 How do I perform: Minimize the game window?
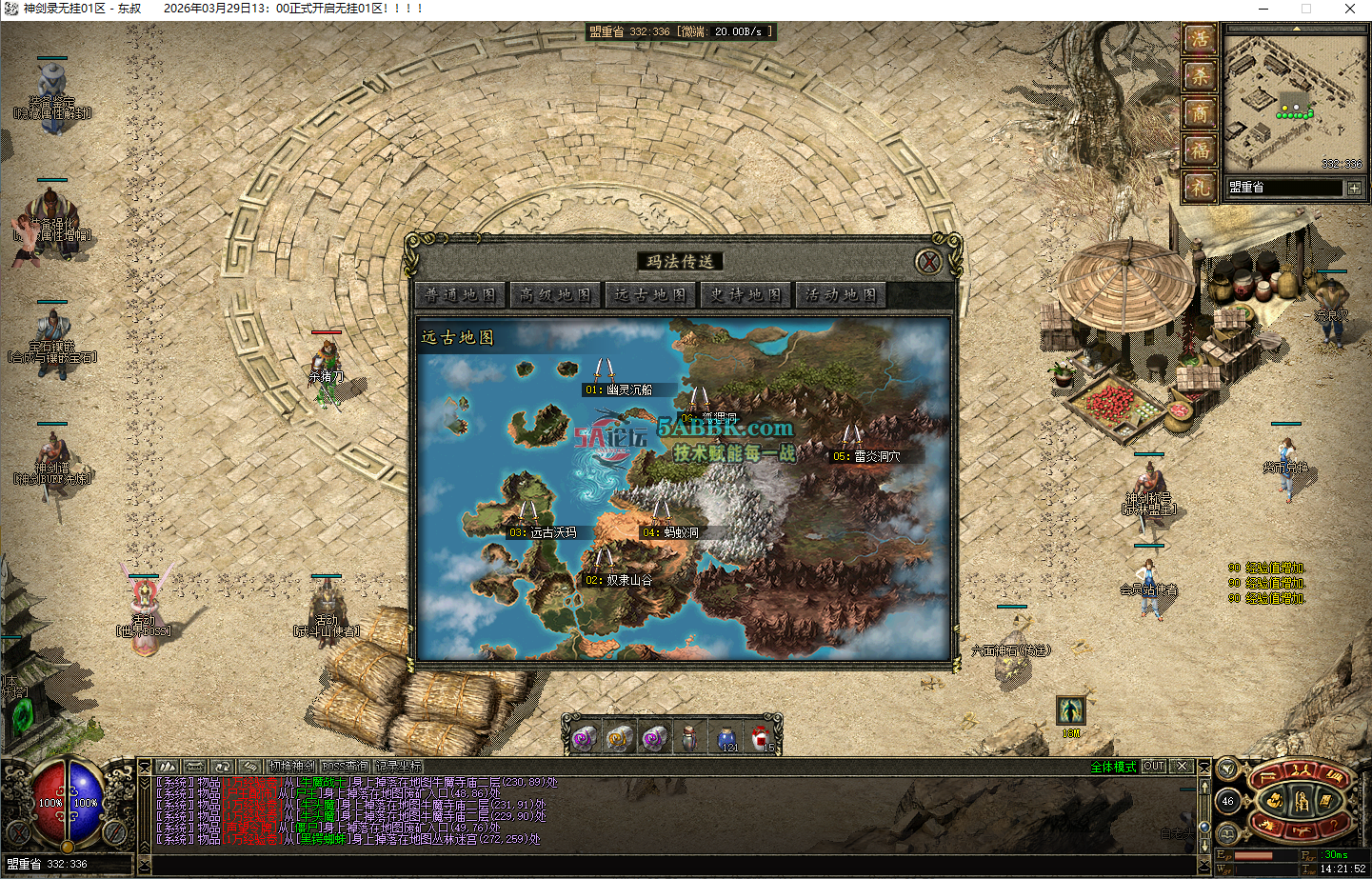click(1263, 9)
